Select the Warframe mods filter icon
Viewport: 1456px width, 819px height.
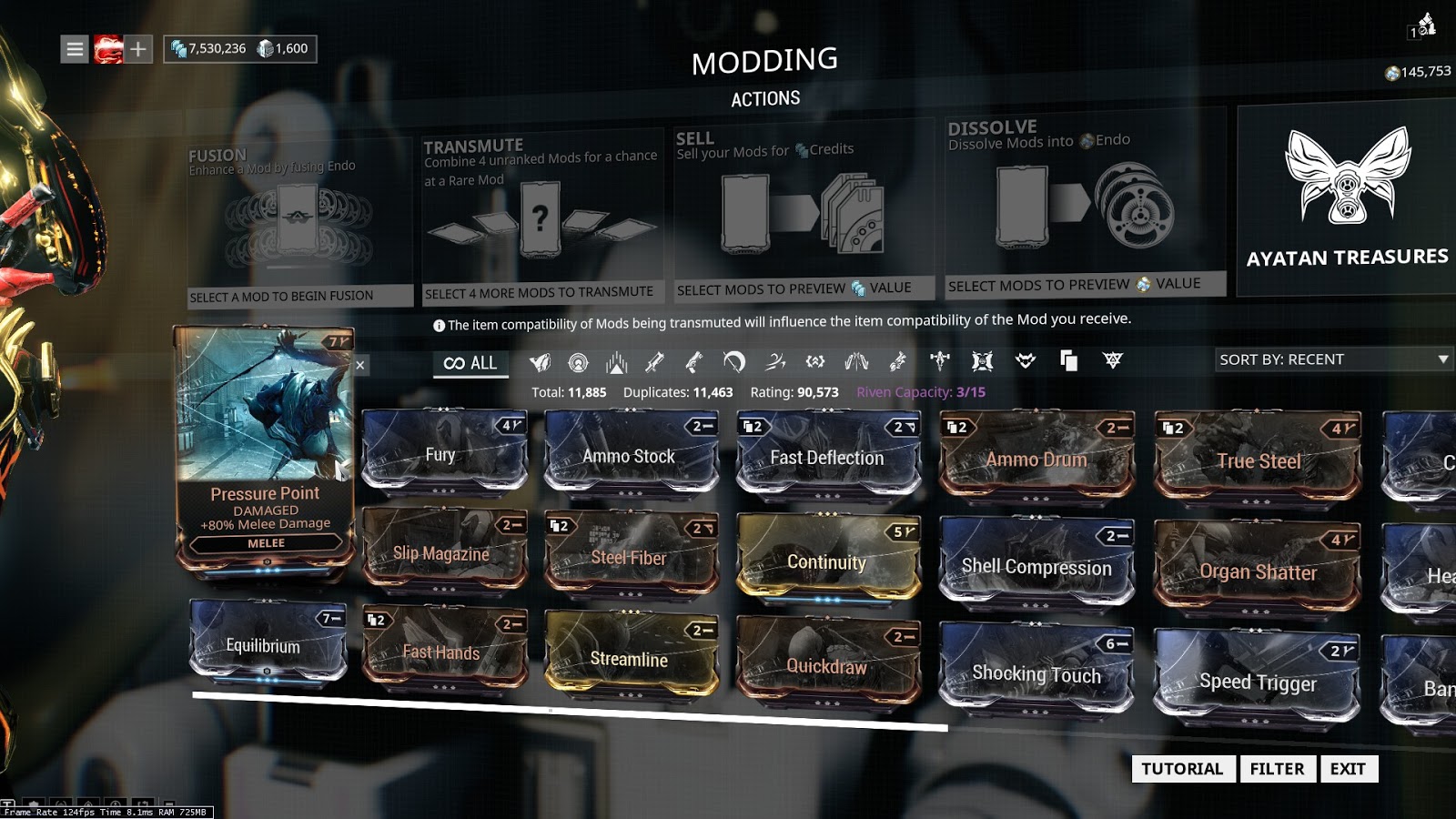(541, 361)
